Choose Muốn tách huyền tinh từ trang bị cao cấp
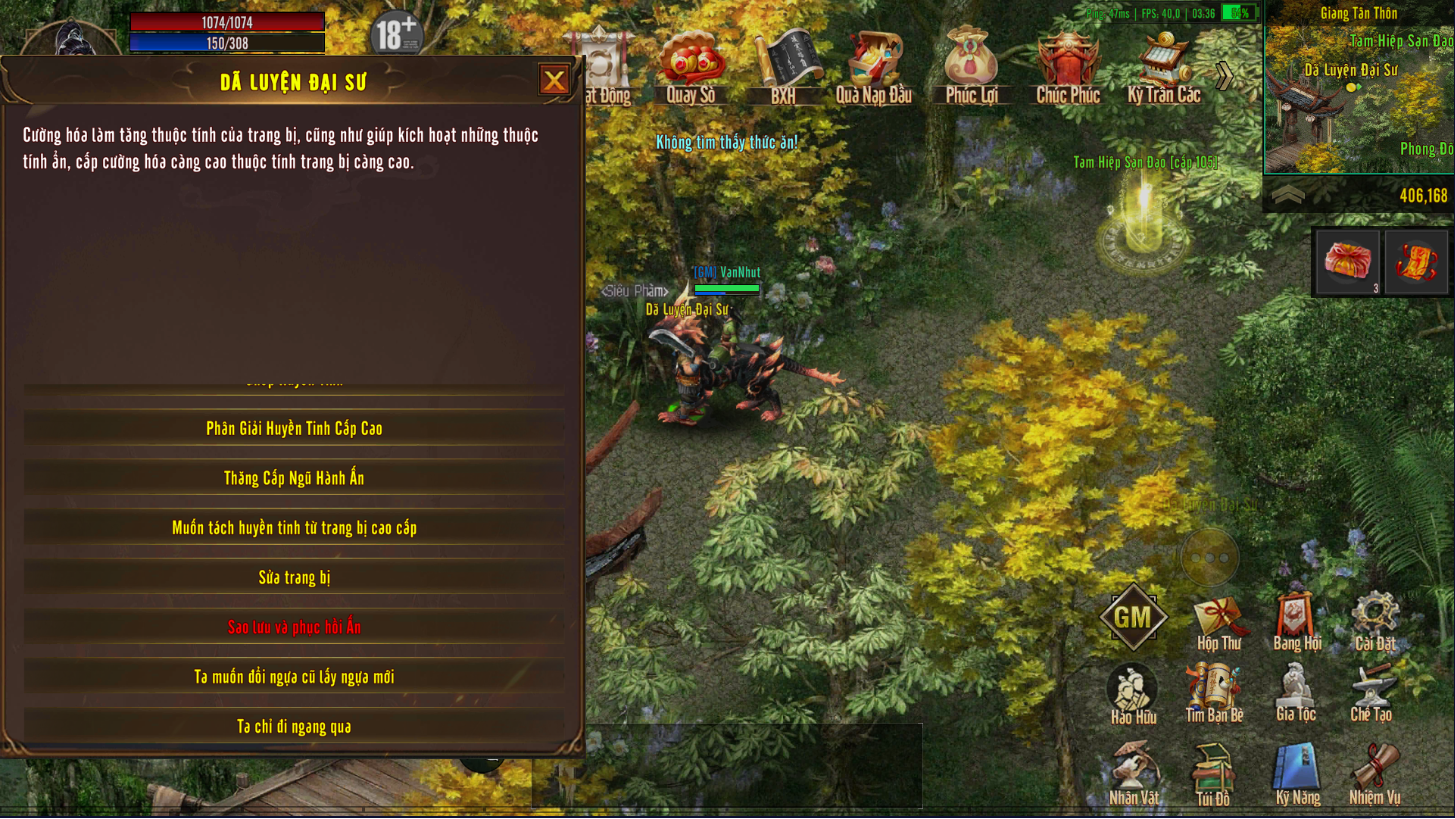Screen dimensions: 1455x819 tap(294, 528)
